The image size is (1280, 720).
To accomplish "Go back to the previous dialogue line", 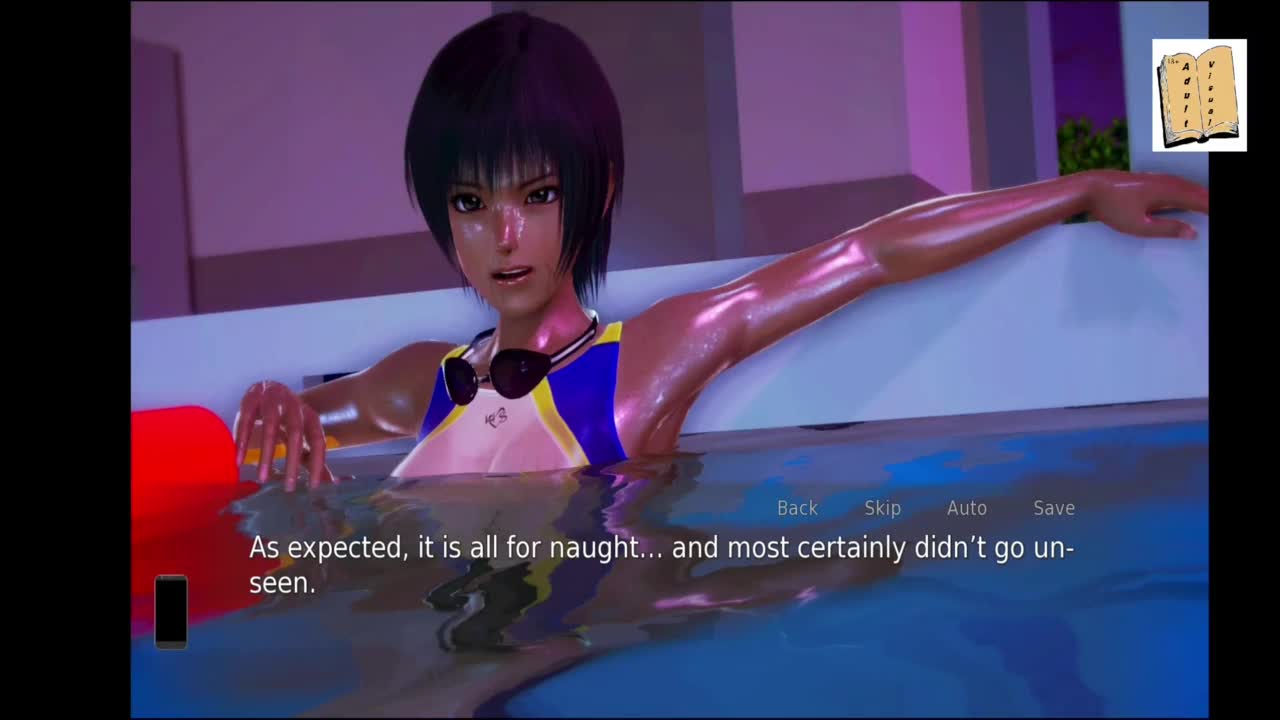I will (x=797, y=508).
